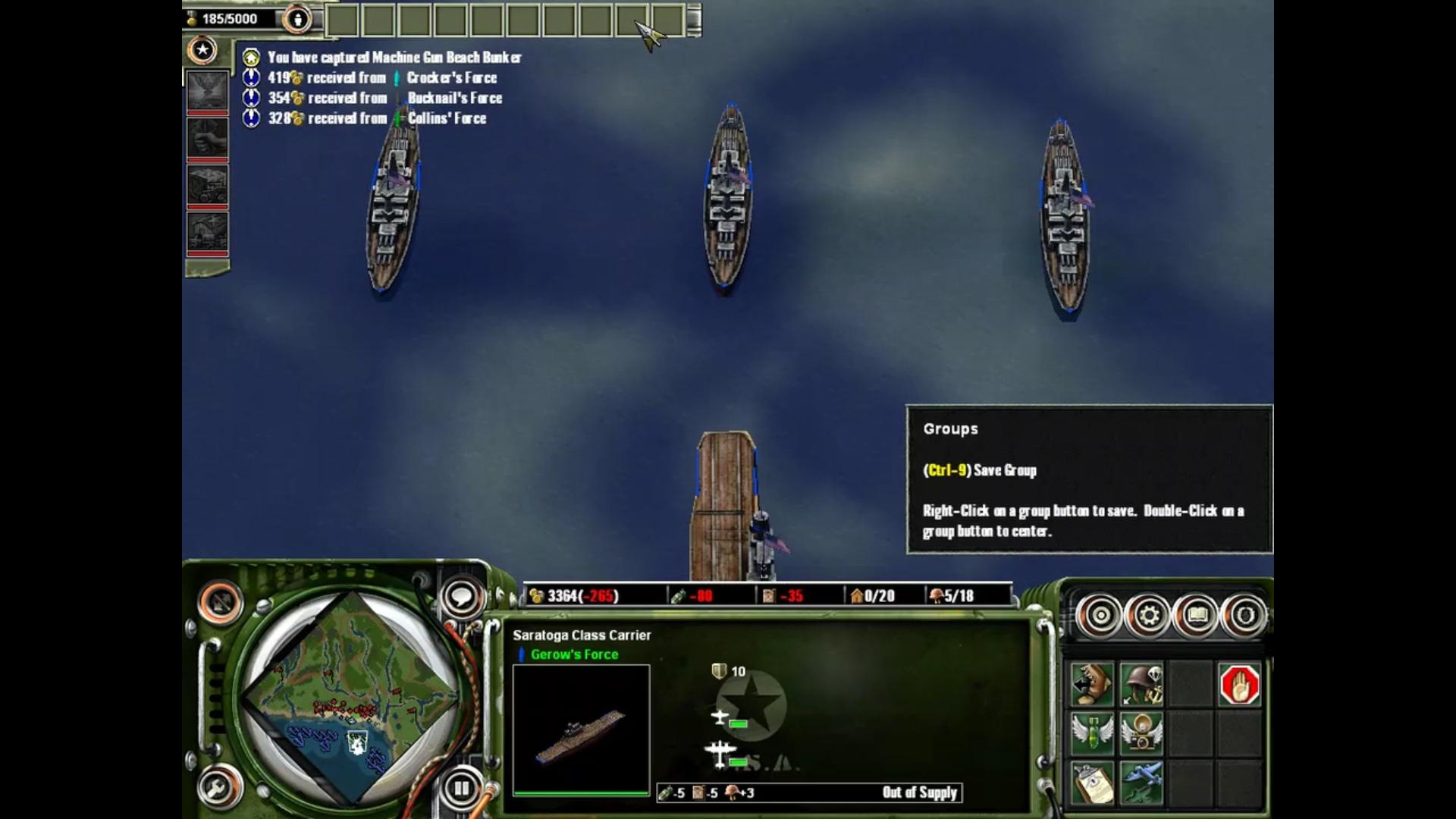Viewport: 1456px width, 819px height.
Task: Select the boot with arrow move command
Action: click(x=1092, y=685)
